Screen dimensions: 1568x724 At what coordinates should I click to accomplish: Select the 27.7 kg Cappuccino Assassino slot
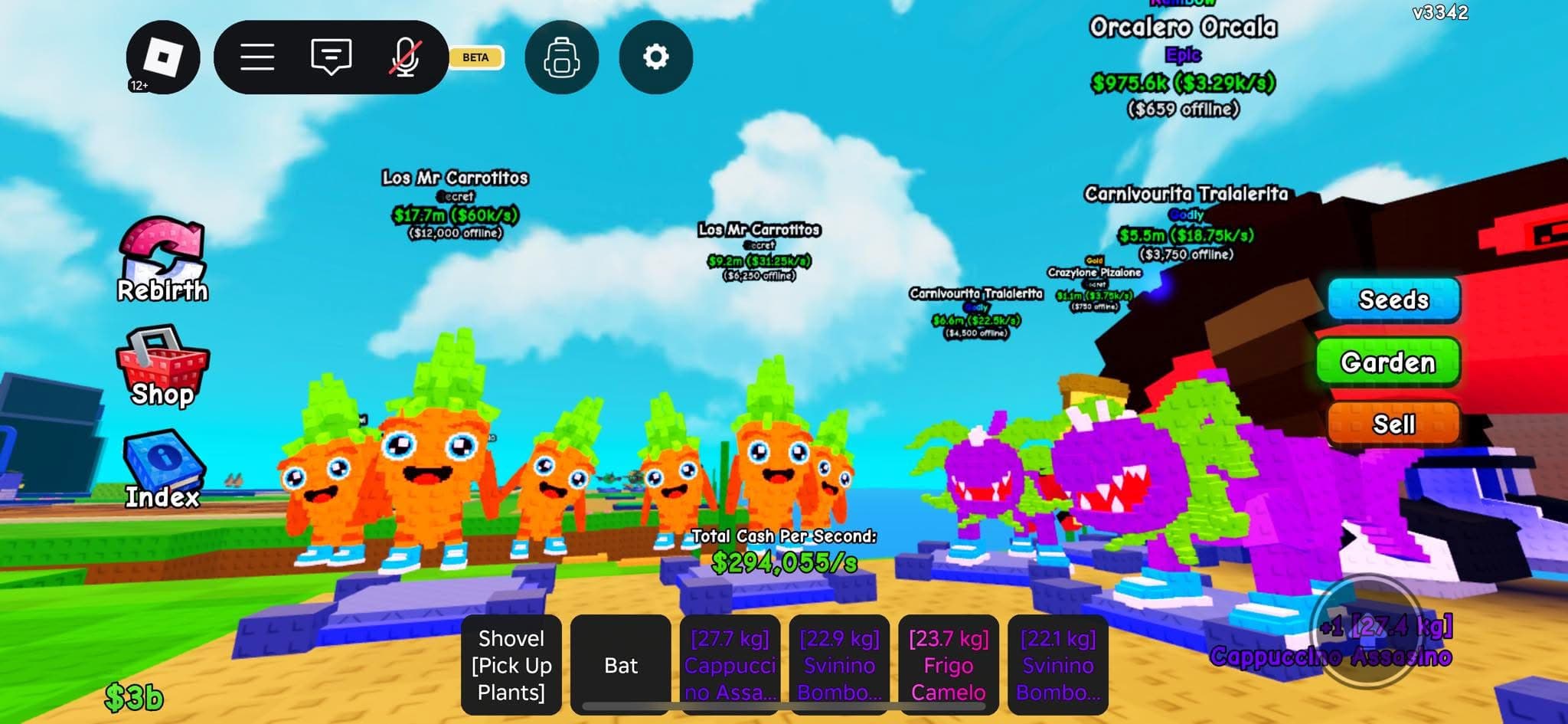click(x=730, y=664)
